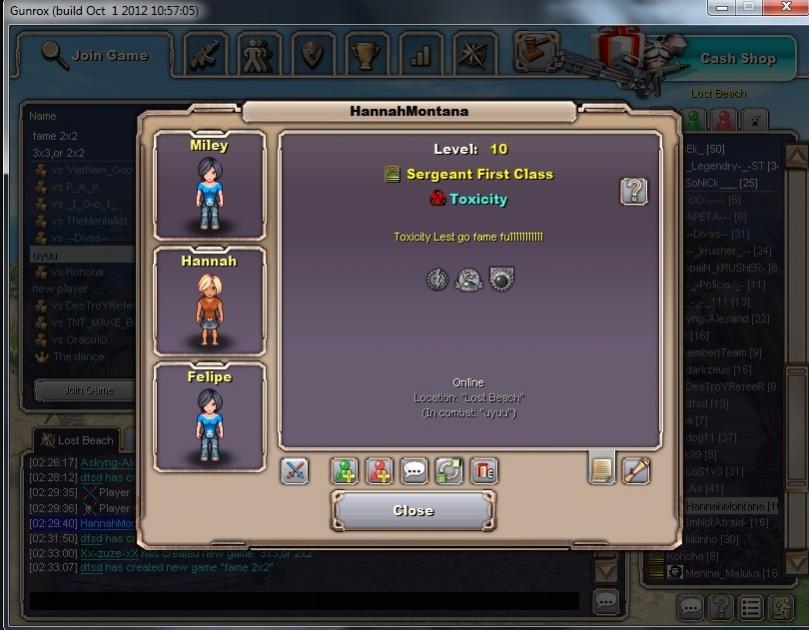Challenge player with crossed swords button

point(294,471)
